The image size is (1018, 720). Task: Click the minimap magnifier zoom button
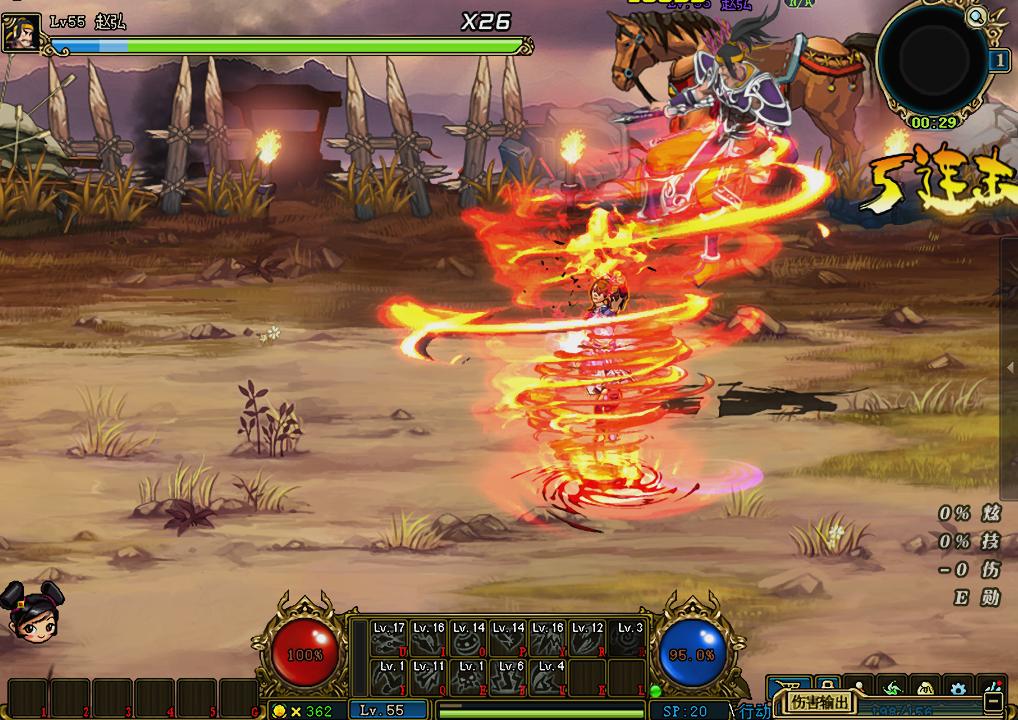tap(977, 16)
